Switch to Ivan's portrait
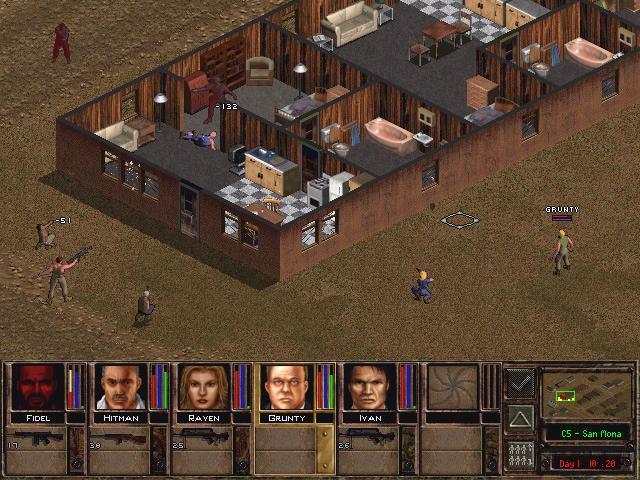This screenshot has width=640, height=480. [x=367, y=386]
